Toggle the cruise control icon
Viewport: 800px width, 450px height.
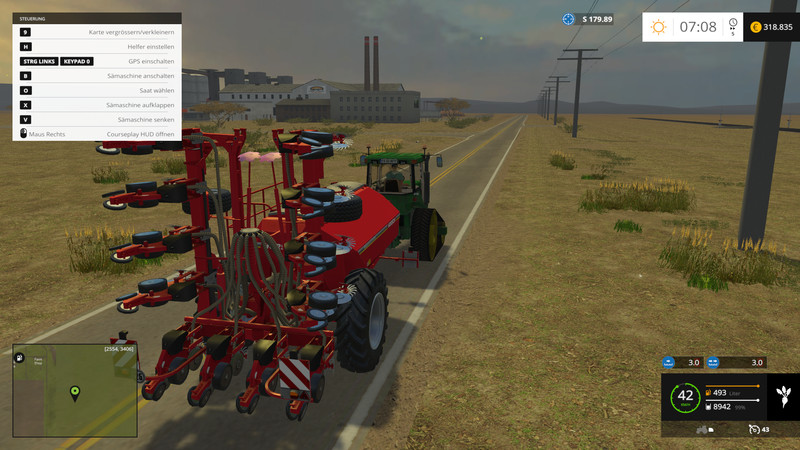click(753, 429)
